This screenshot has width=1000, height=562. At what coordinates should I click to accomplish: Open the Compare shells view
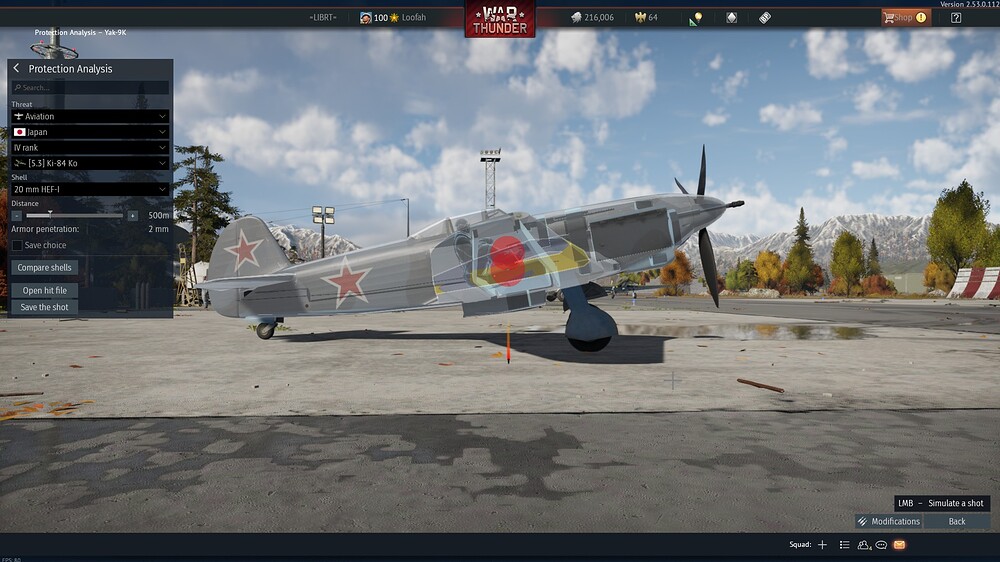tap(45, 268)
